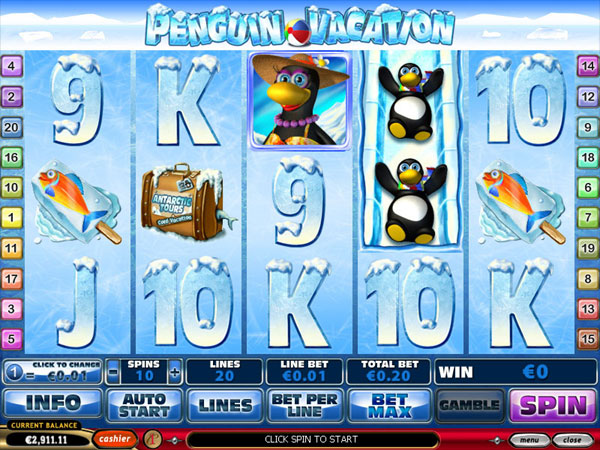Click the GAMBLE button
This screenshot has height=450, width=600.
coord(470,404)
